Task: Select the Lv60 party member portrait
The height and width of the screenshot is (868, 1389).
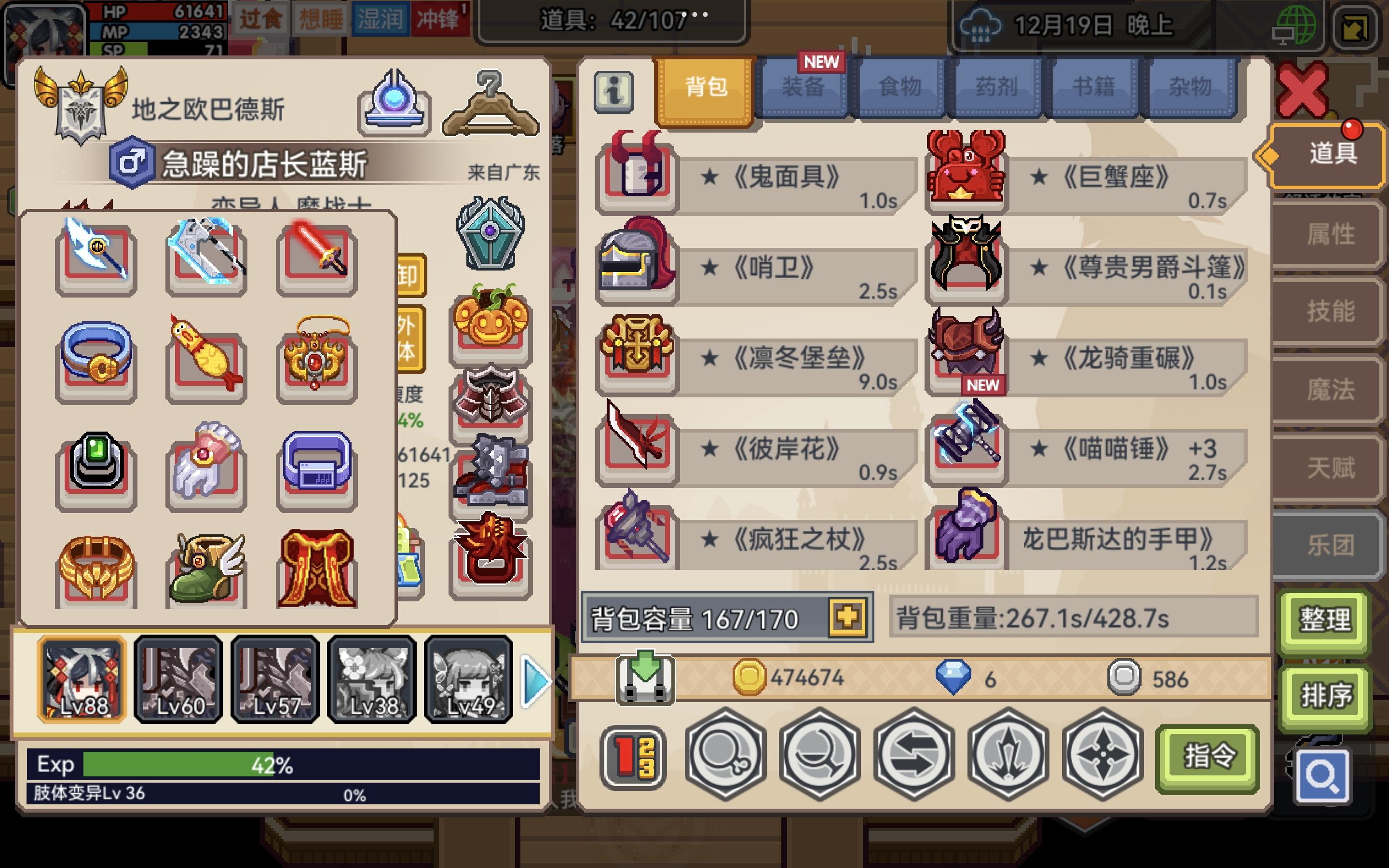Action: 178,680
